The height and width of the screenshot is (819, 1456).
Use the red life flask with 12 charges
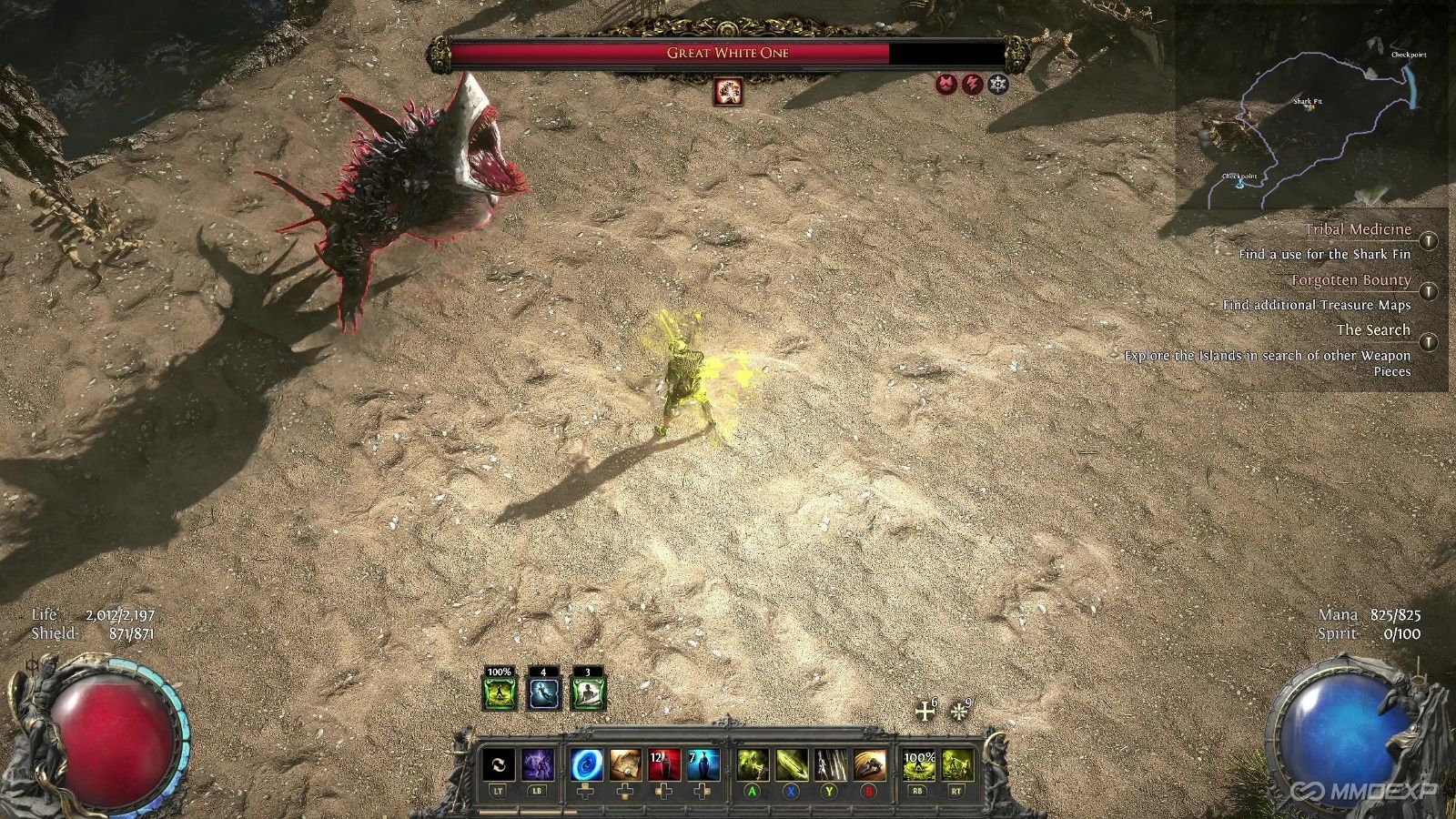click(665, 765)
